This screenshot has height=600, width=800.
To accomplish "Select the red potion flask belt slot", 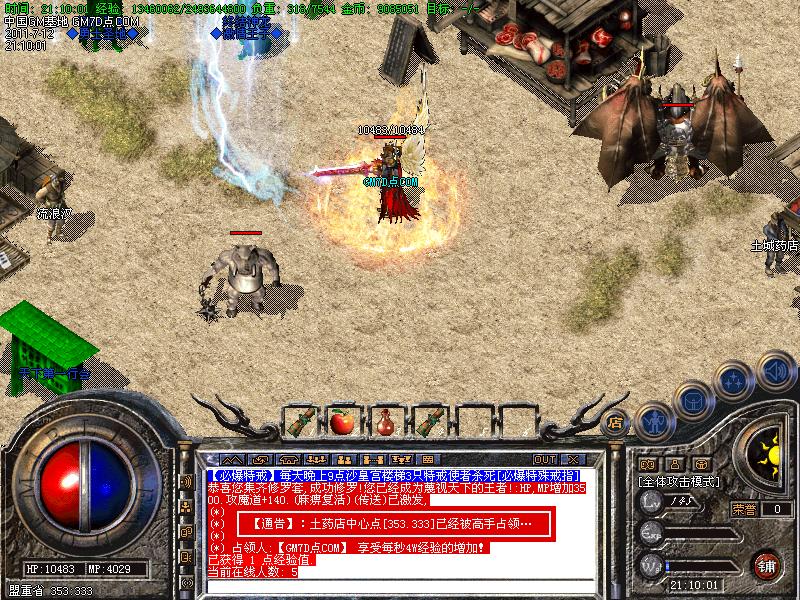I will point(384,421).
